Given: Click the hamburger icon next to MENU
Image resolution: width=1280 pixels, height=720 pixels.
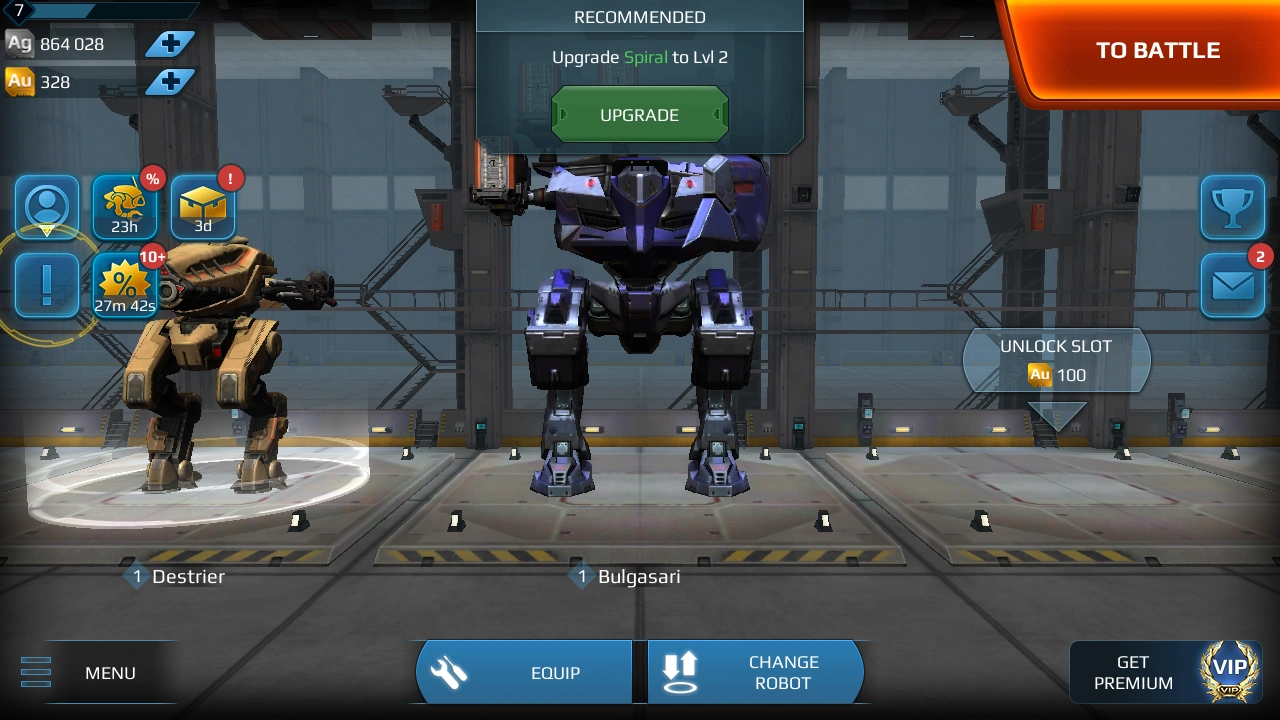Looking at the screenshot, I should point(36,672).
